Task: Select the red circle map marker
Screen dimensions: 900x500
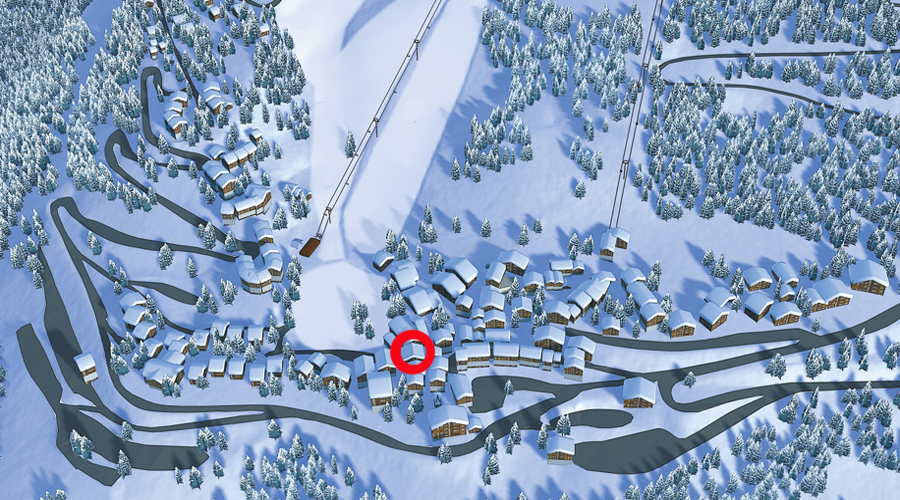Action: [412, 352]
